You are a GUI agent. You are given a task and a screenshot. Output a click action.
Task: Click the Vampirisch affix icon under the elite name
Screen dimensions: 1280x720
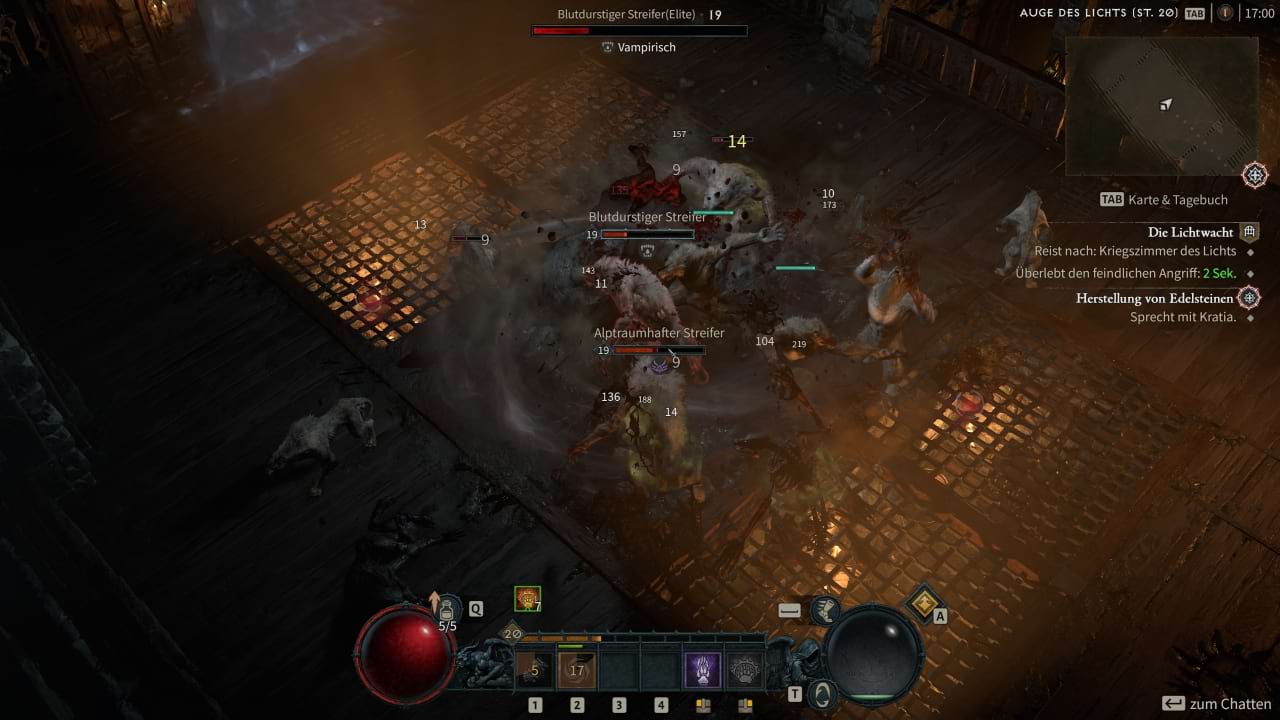pos(608,47)
